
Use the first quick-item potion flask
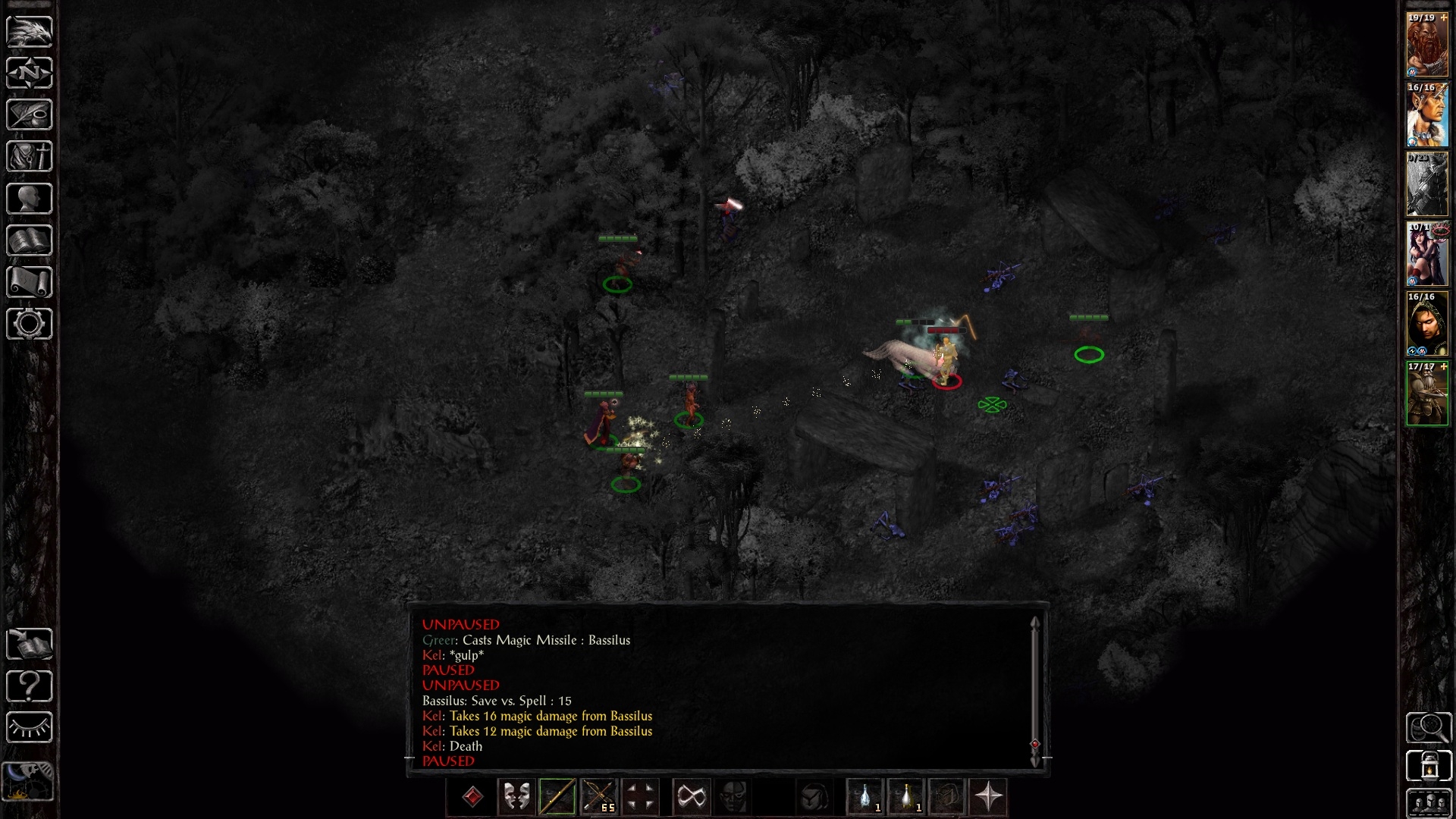click(x=865, y=797)
